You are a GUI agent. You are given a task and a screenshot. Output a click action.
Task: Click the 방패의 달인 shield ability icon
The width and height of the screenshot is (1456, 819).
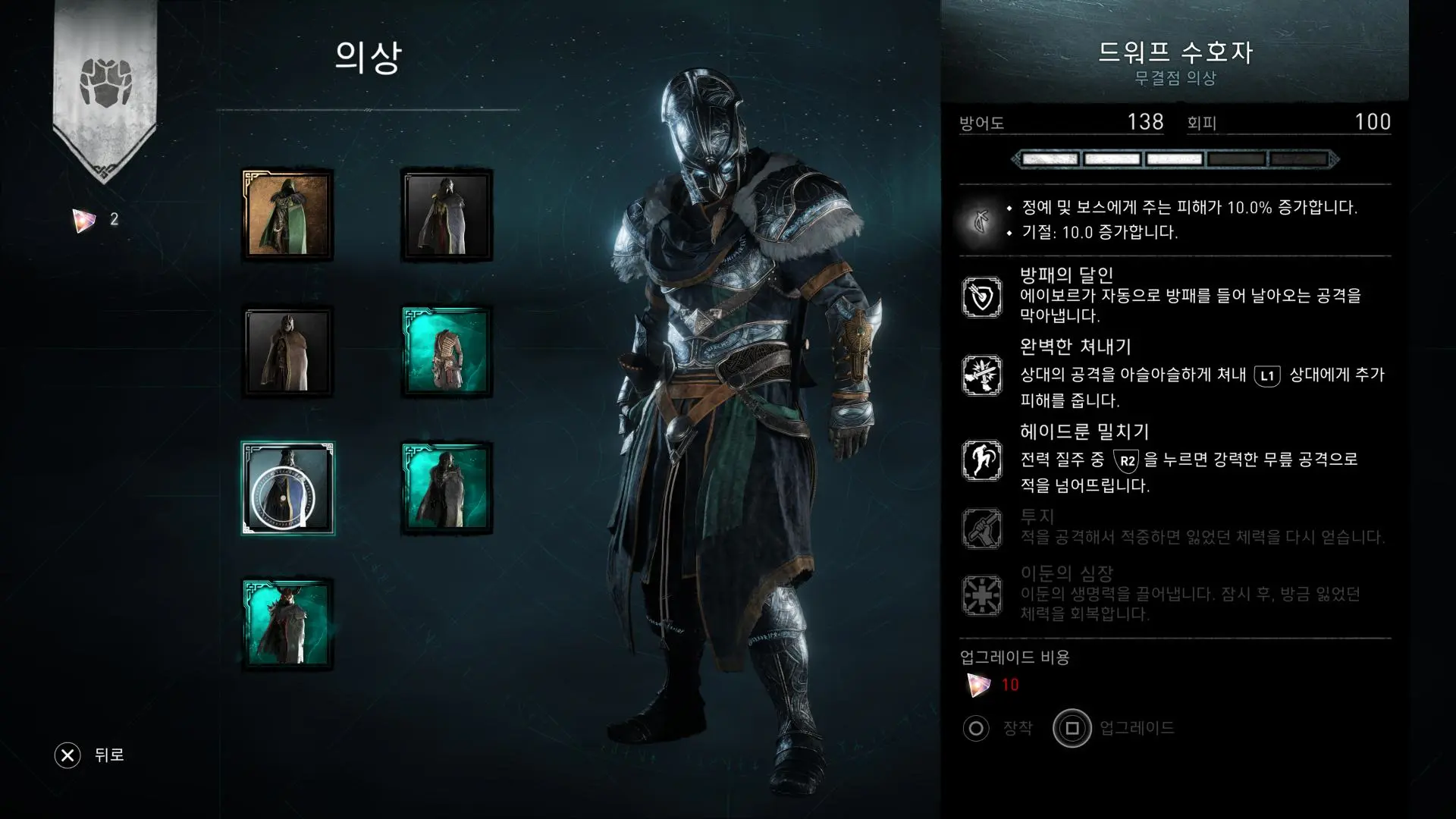point(981,297)
